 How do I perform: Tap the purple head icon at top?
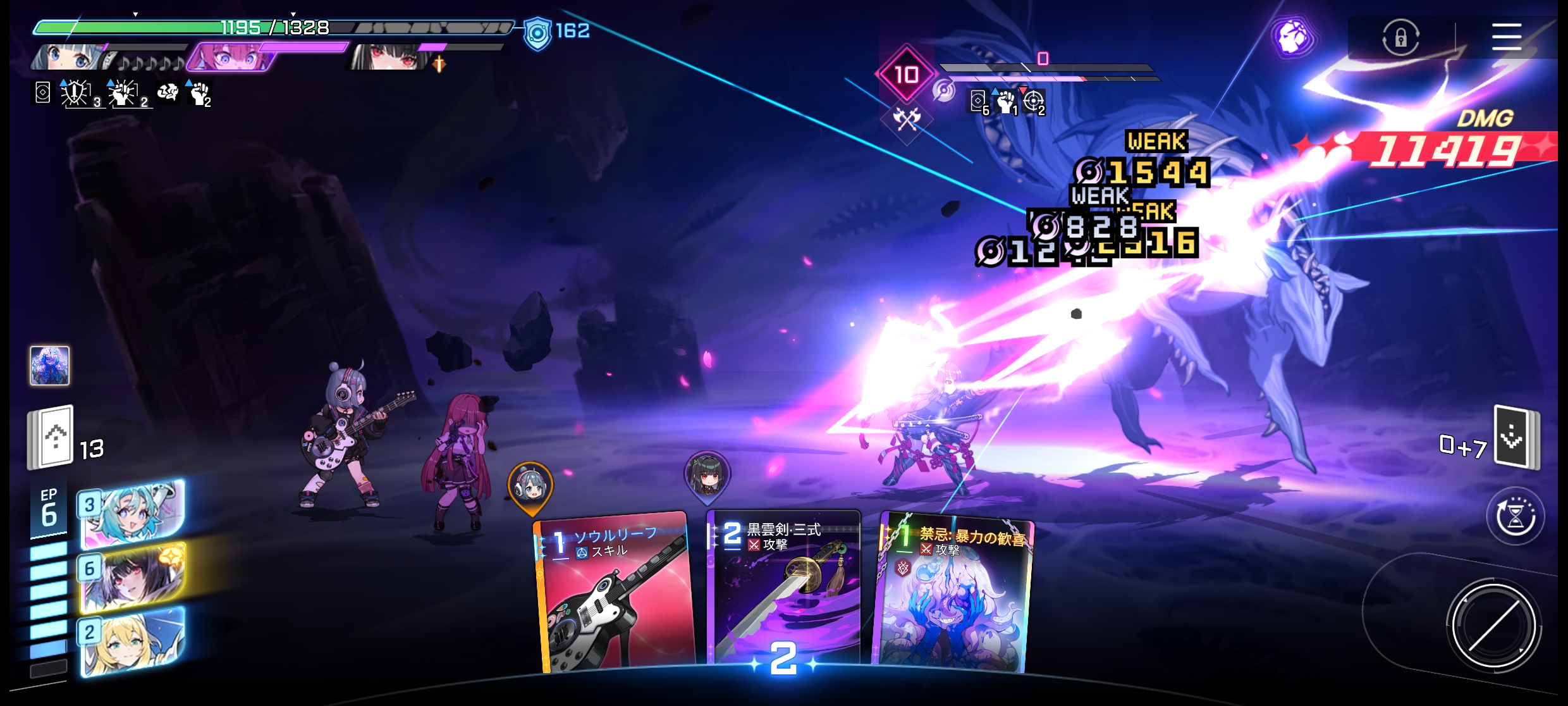pyautogui.click(x=1293, y=37)
